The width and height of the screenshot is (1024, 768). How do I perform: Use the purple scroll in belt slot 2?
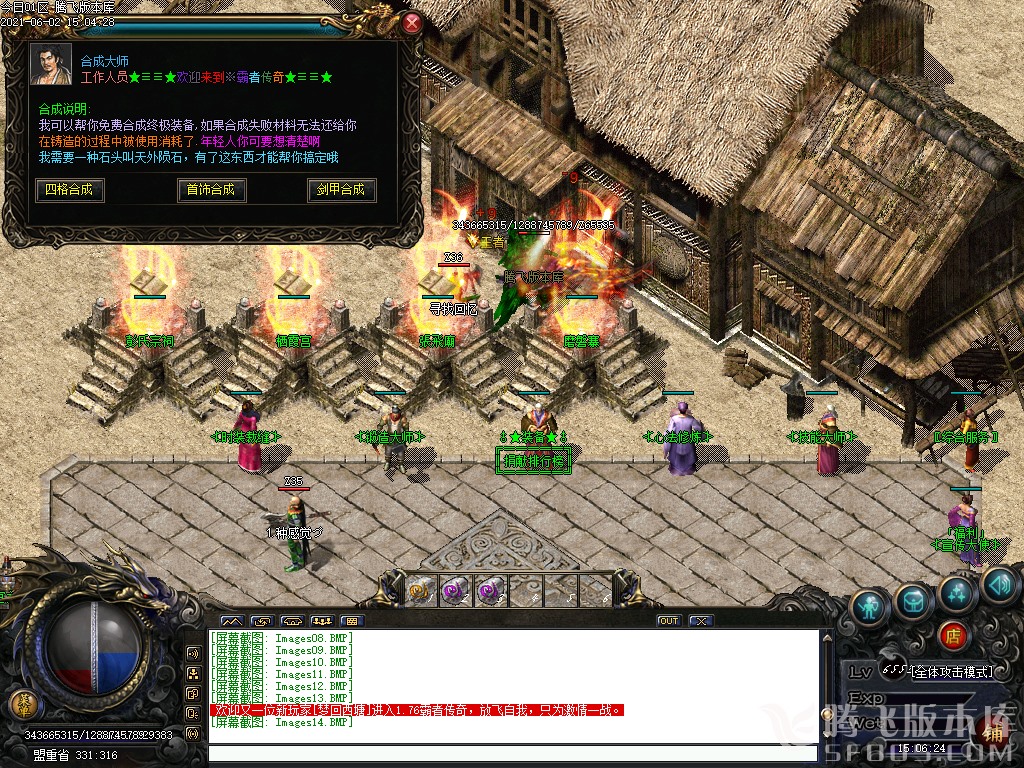(x=454, y=590)
